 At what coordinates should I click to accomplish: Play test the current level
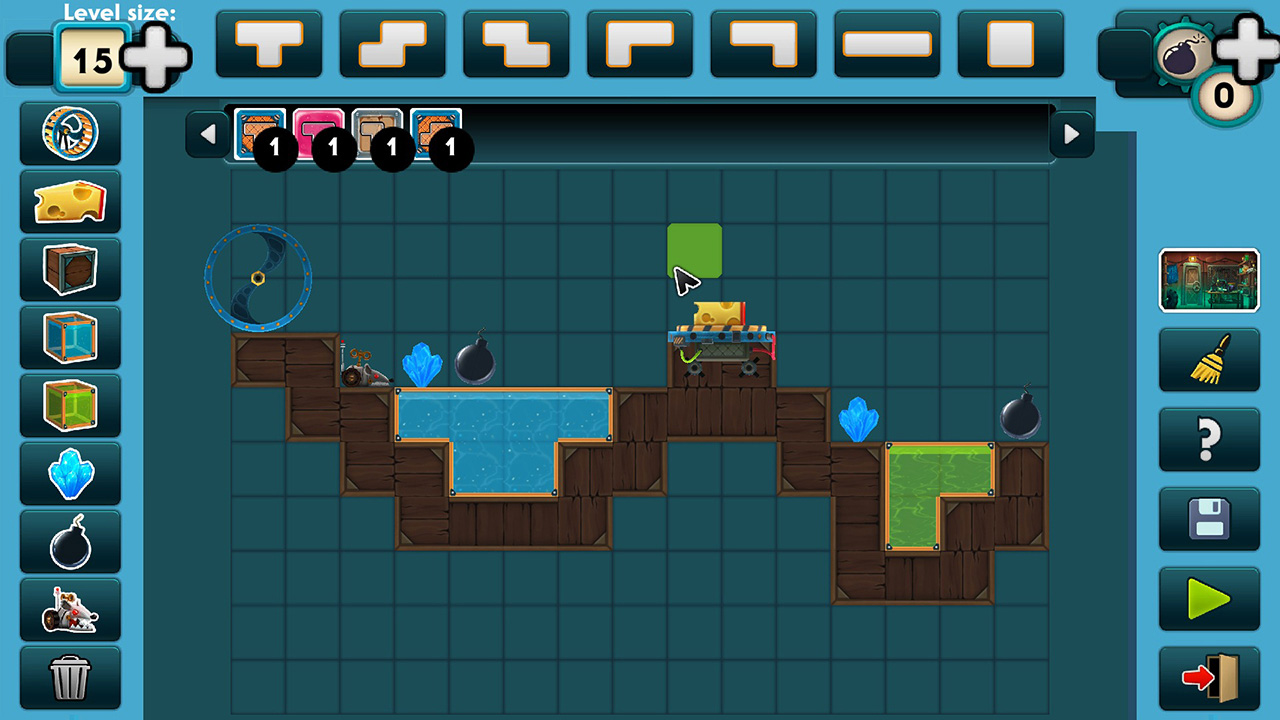1209,600
